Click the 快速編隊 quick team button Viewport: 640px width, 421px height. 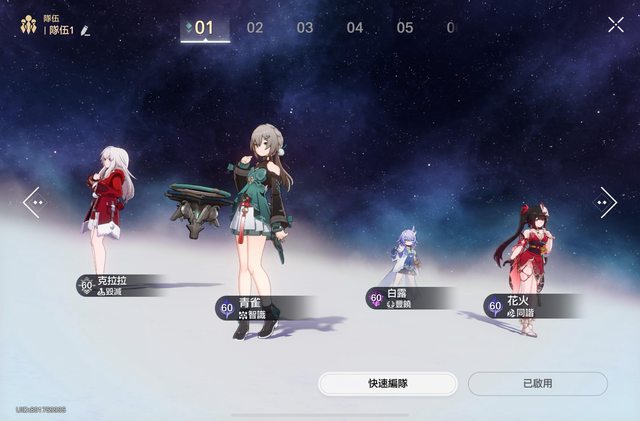pyautogui.click(x=388, y=384)
